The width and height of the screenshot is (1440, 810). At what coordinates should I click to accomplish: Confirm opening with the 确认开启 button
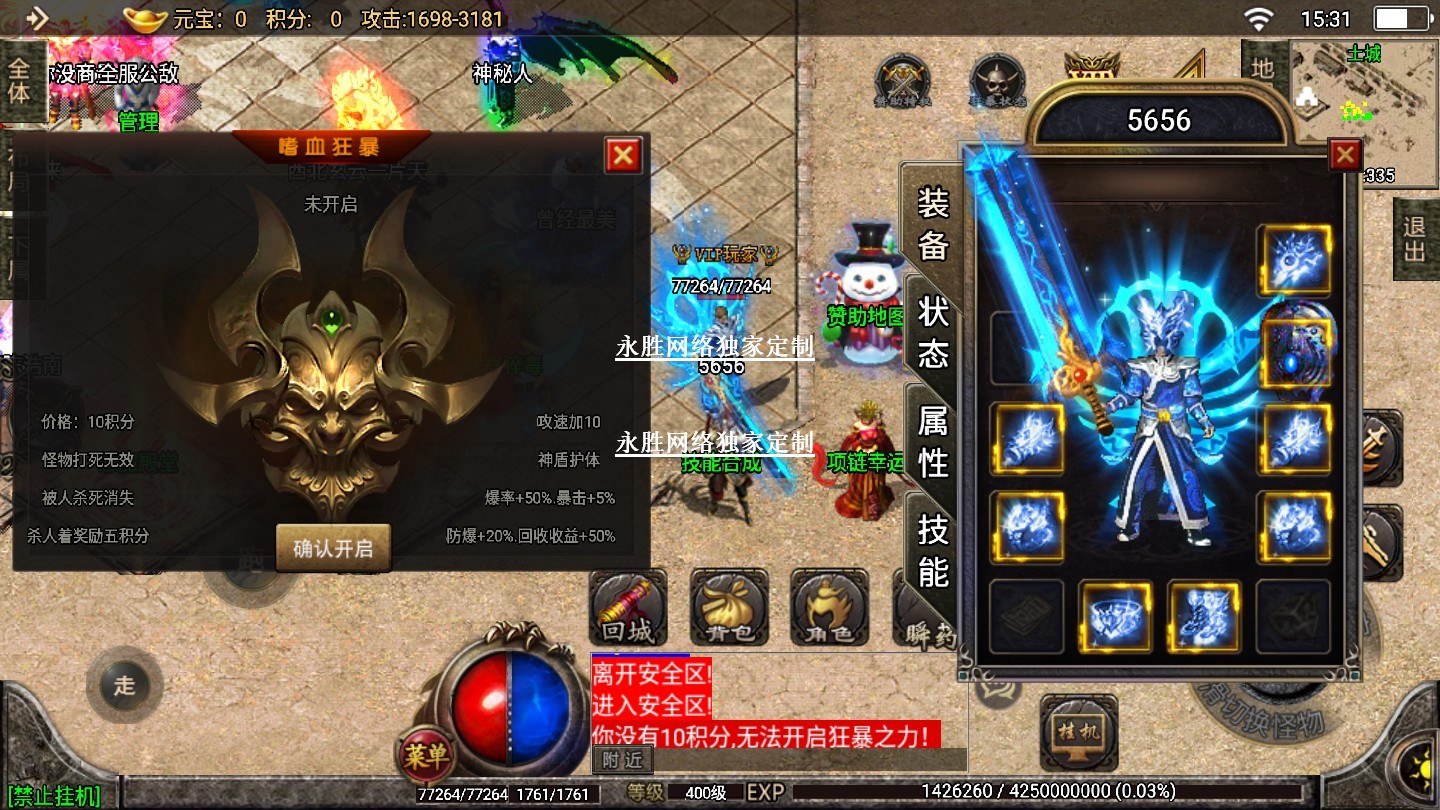[x=333, y=548]
